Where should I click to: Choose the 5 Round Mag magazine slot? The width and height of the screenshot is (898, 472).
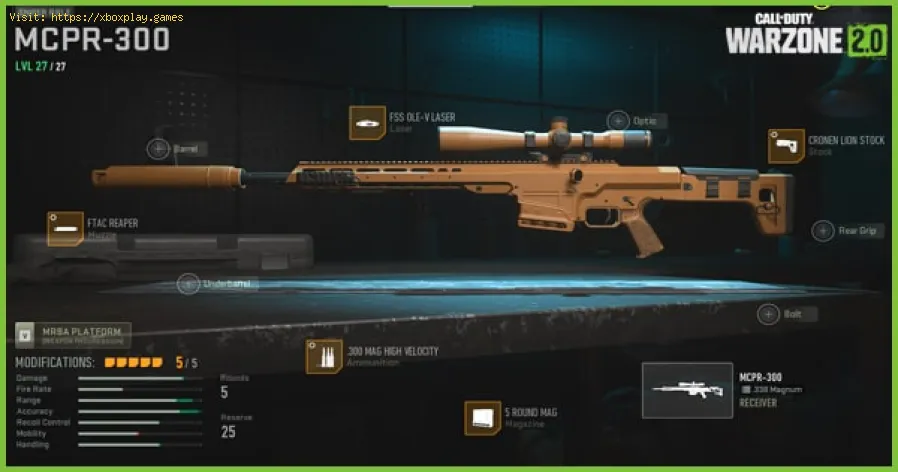482,418
